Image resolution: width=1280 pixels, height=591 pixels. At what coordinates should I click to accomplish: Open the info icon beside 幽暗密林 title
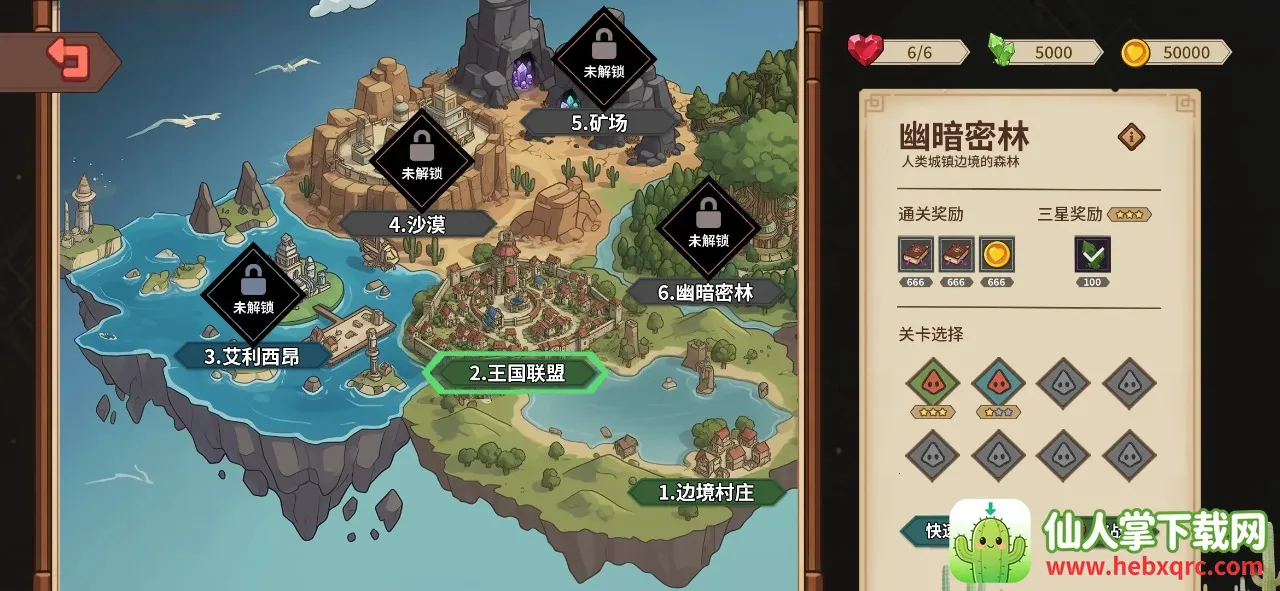tap(1131, 137)
